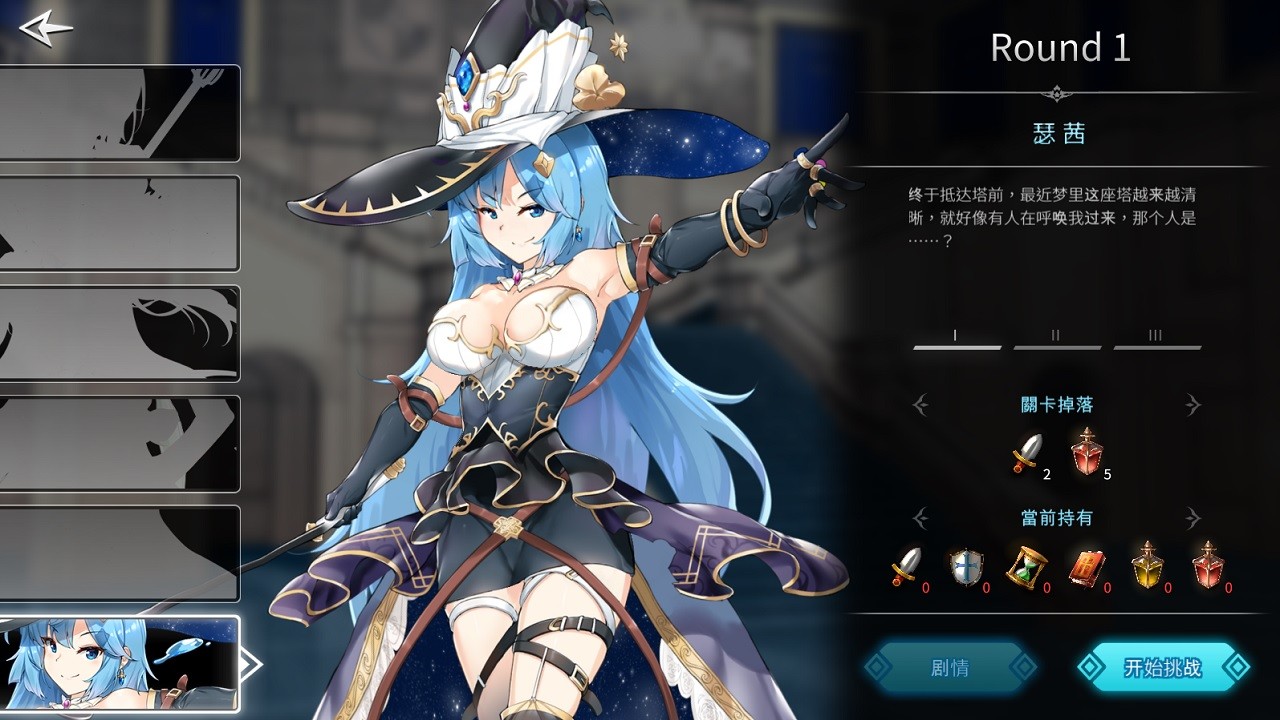
Task: Switch to difficulty stage III
Action: coord(1157,338)
